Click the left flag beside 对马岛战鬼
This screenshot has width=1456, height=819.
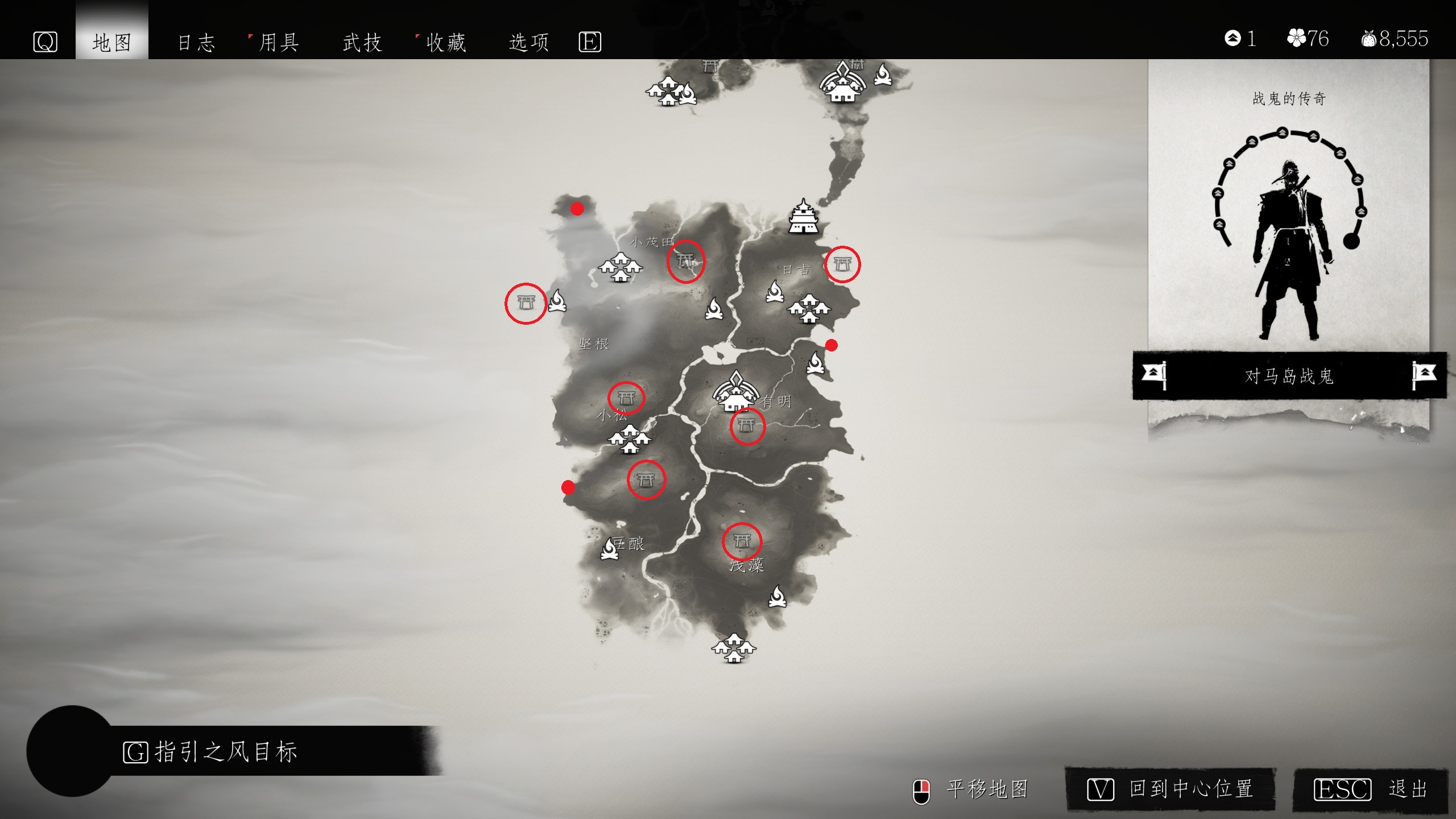pos(1154,375)
